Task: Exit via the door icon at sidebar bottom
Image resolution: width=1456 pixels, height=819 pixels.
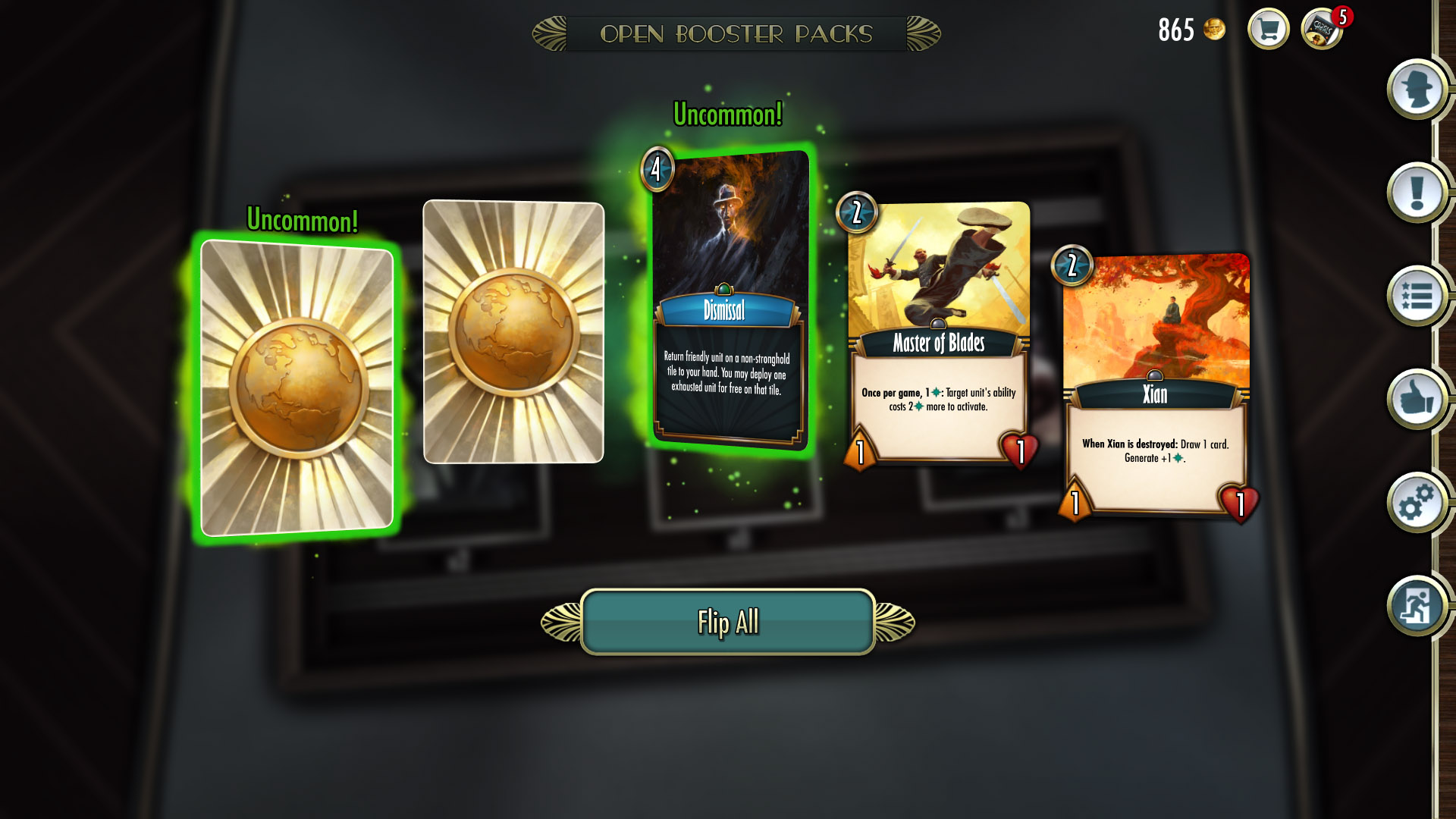Action: [1415, 607]
